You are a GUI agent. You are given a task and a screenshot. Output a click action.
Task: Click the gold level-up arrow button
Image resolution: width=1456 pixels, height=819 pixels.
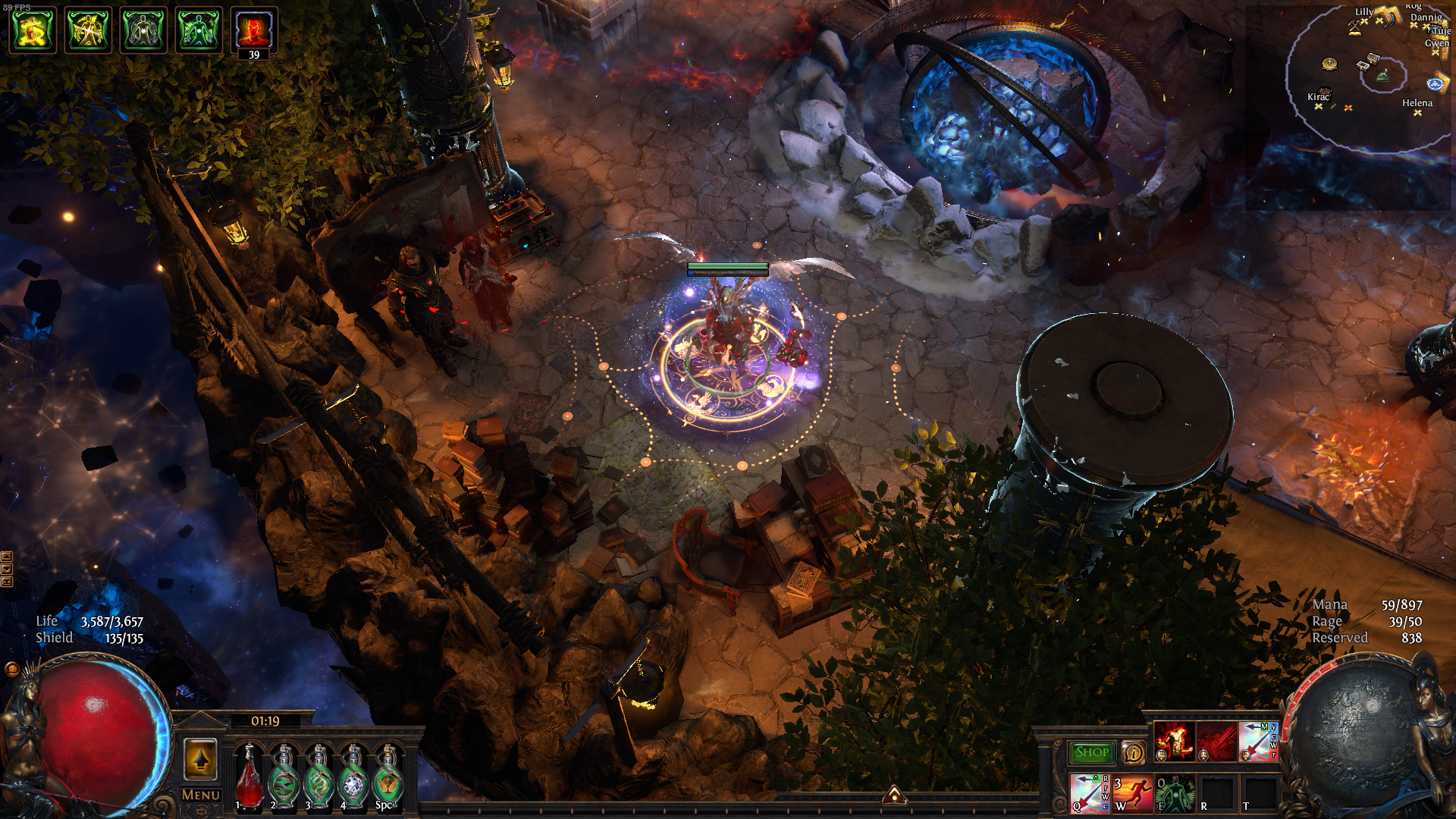[x=200, y=758]
